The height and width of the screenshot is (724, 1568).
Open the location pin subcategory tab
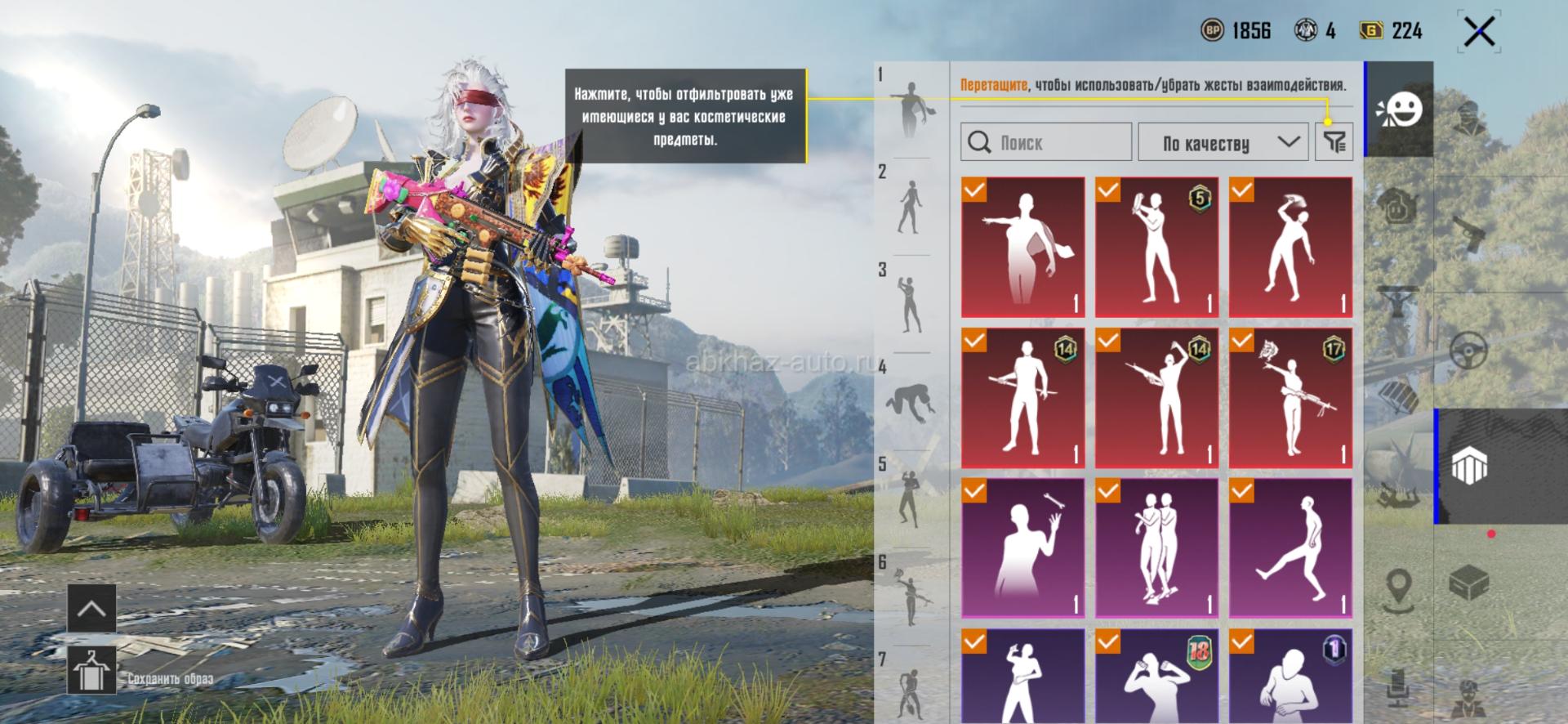[1399, 589]
